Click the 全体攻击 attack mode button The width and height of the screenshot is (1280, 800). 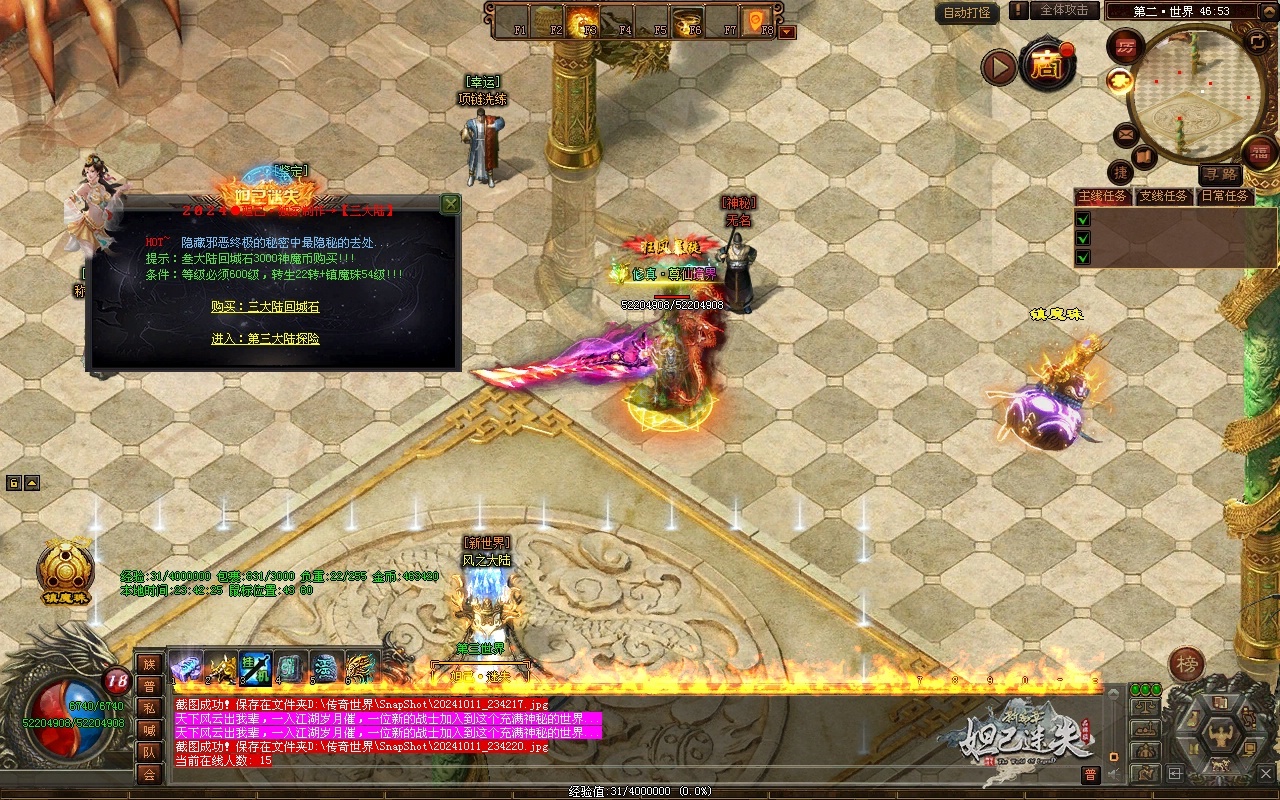pyautogui.click(x=1064, y=10)
